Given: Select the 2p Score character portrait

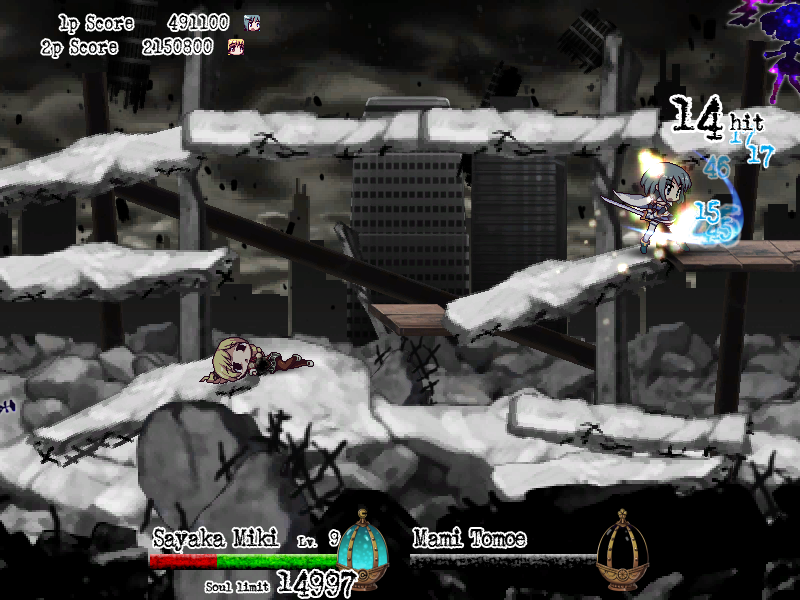Looking at the screenshot, I should pos(237,46).
